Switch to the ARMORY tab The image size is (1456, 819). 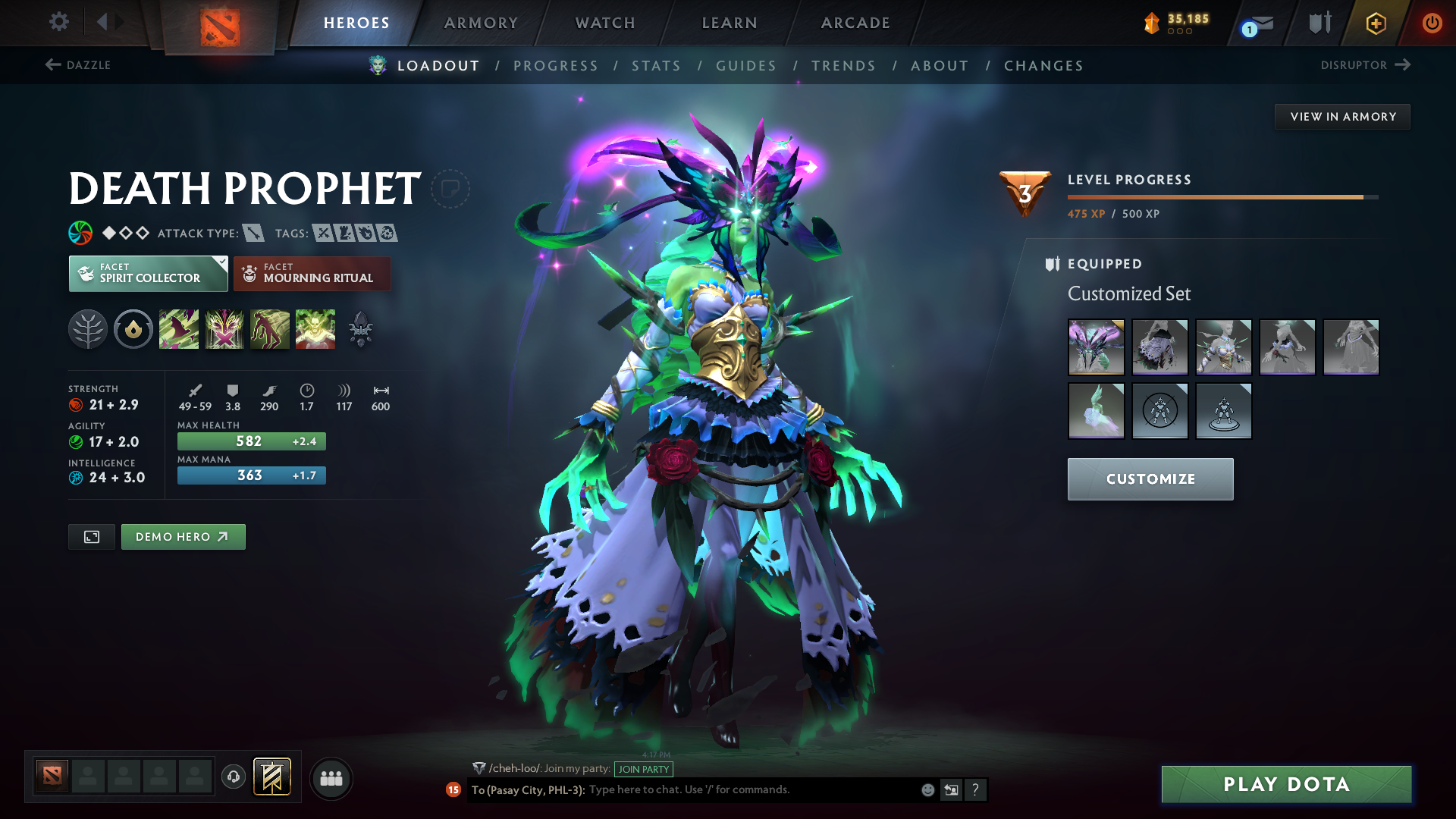coord(481,23)
